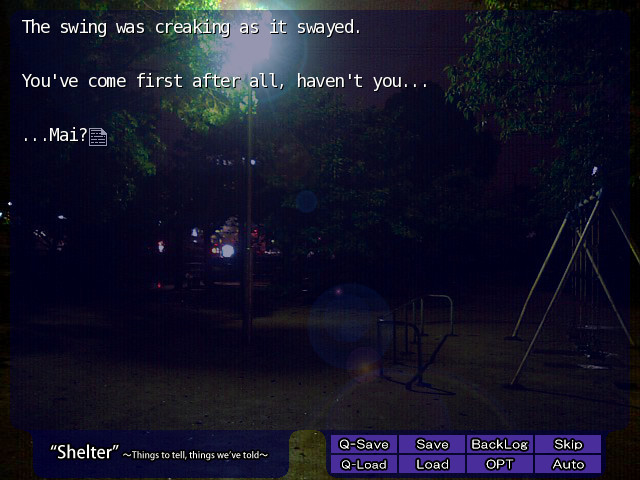Toggle Auto text advance mode

(568, 464)
